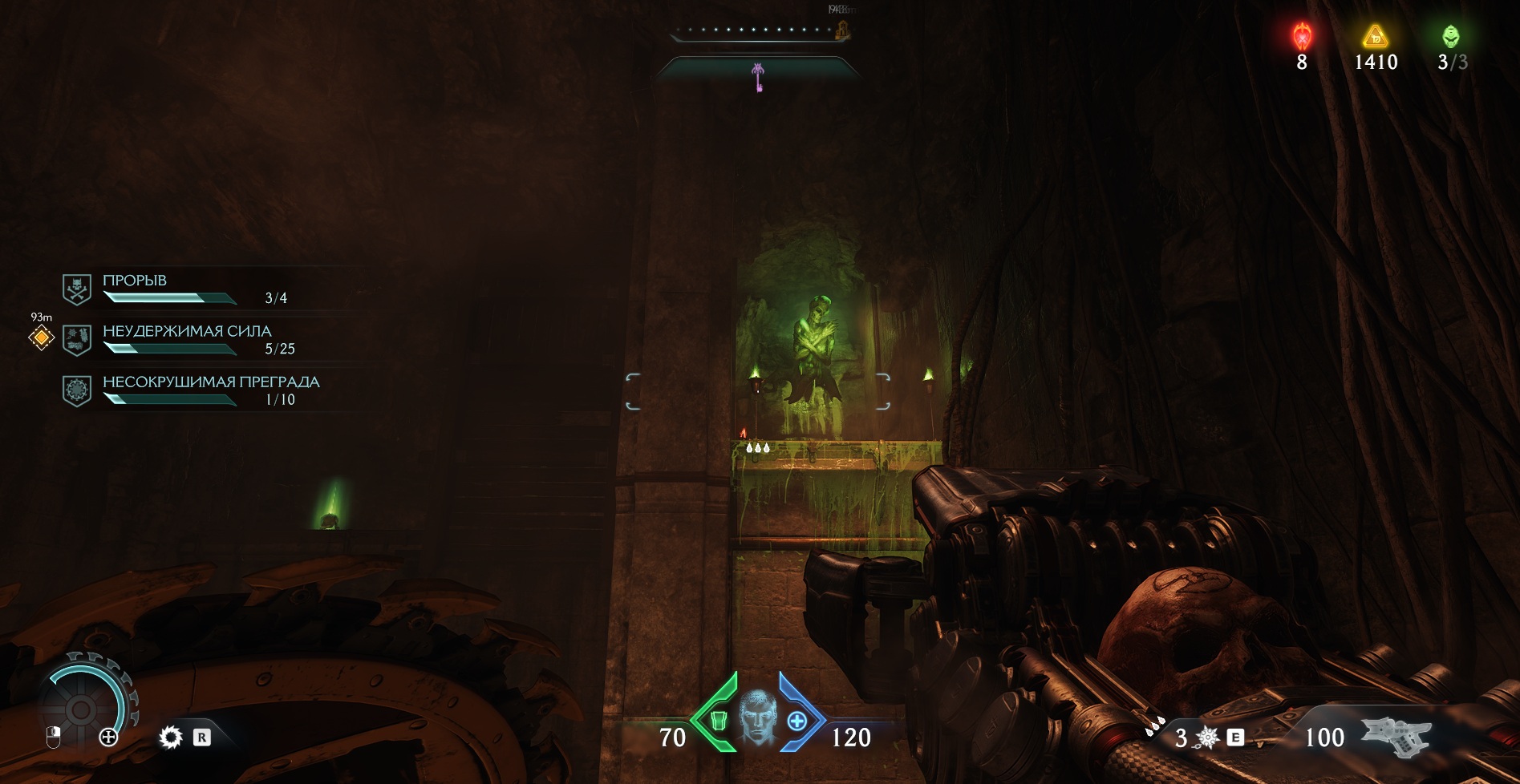1520x784 pixels.
Task: Click the blue health cross icon
Action: pos(796,721)
